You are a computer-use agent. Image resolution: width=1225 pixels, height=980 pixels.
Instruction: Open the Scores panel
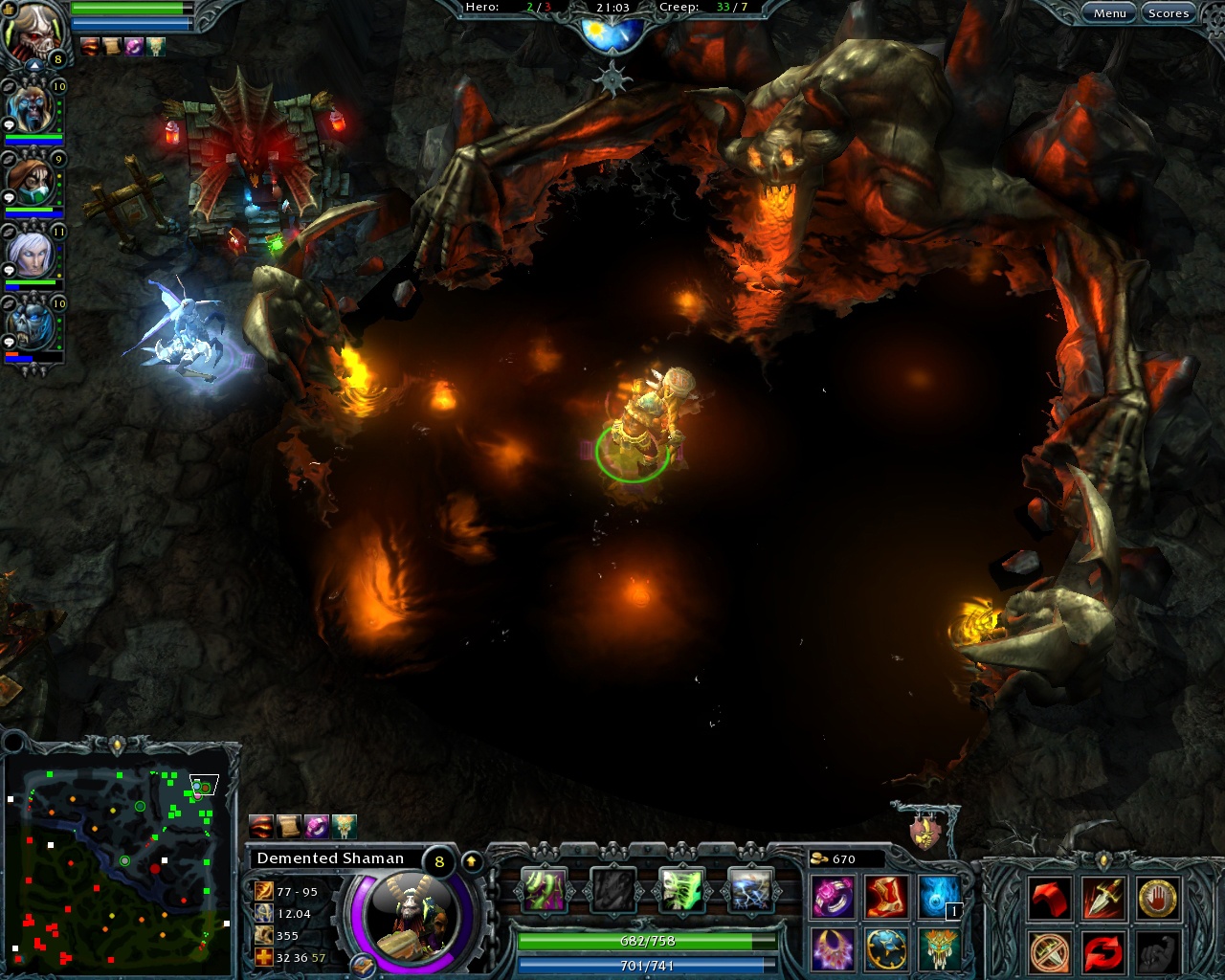(1169, 12)
